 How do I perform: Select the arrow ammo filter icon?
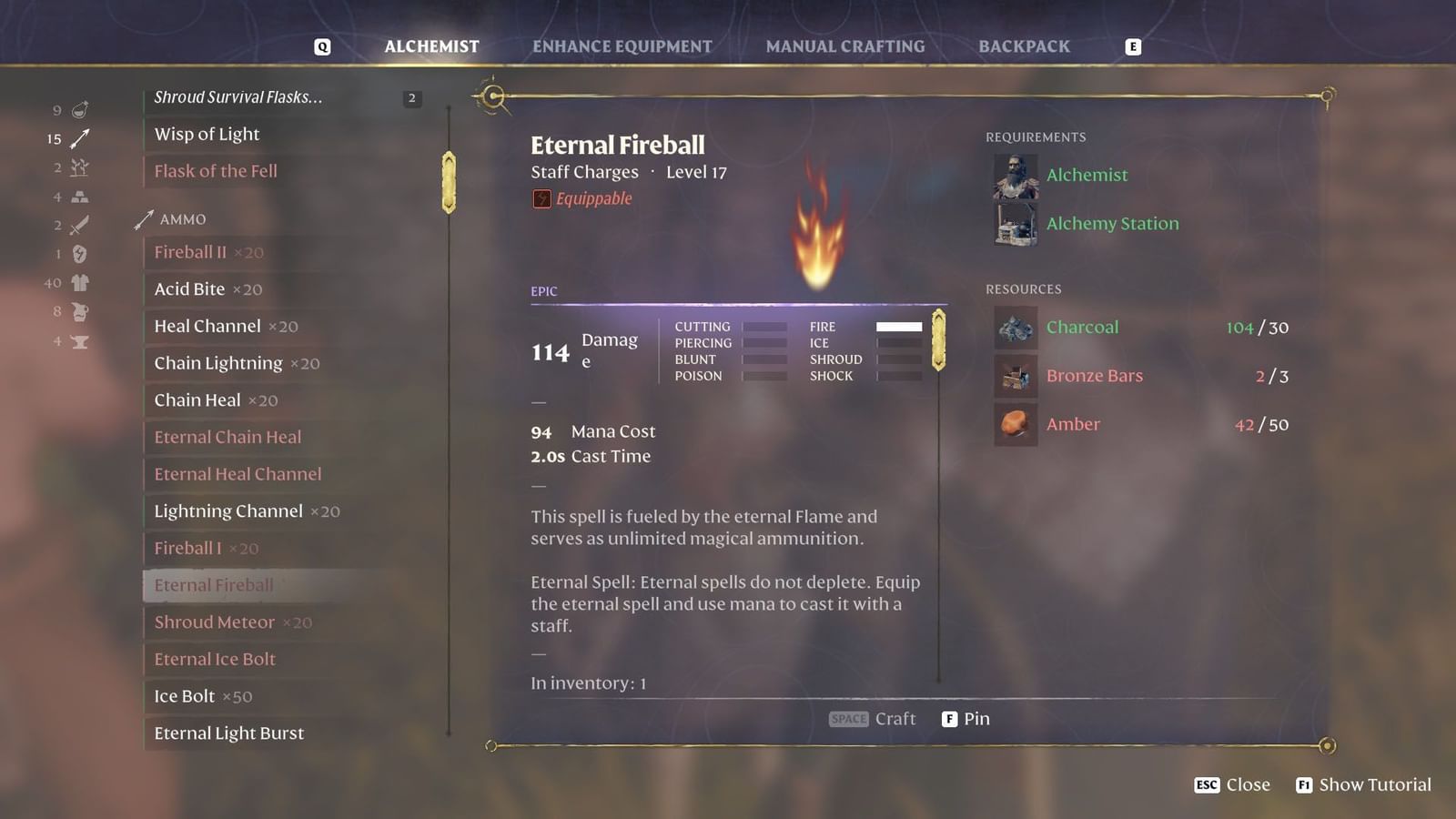pyautogui.click(x=80, y=138)
